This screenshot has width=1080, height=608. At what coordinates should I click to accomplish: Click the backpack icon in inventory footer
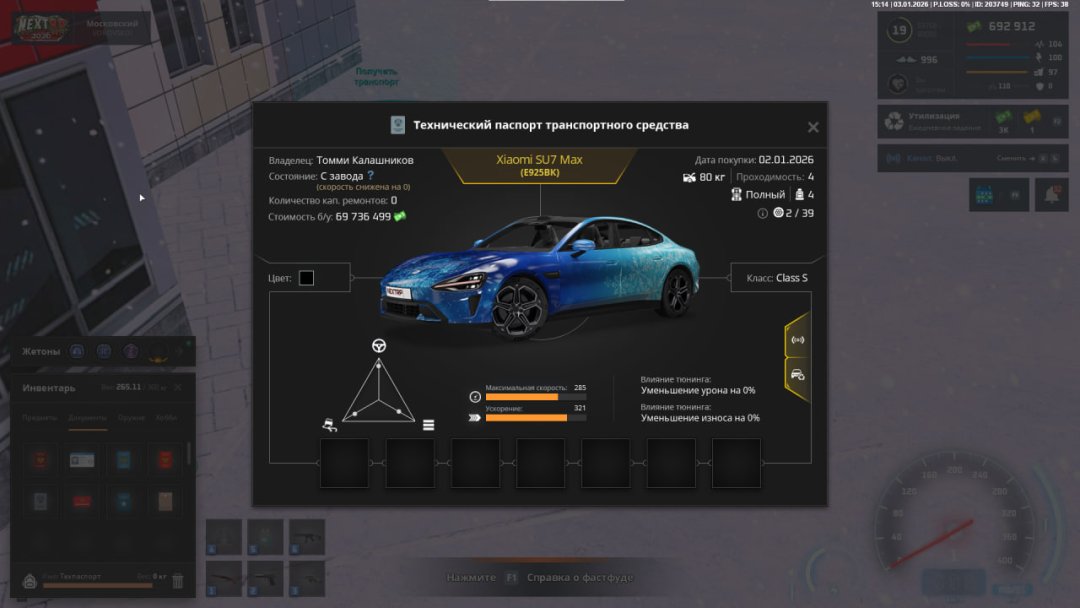point(29,580)
